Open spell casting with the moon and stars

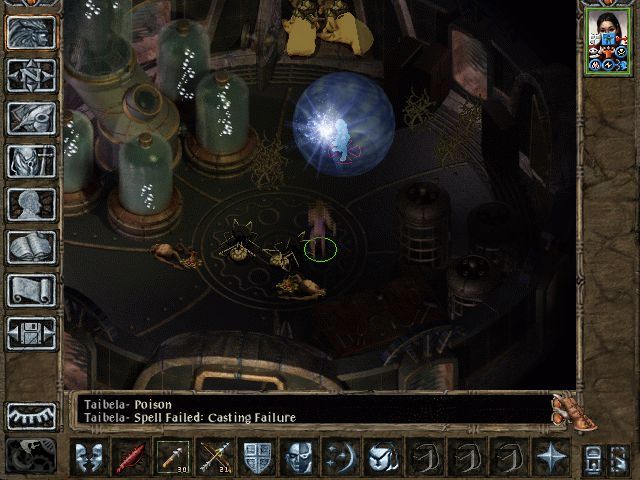(x=341, y=457)
